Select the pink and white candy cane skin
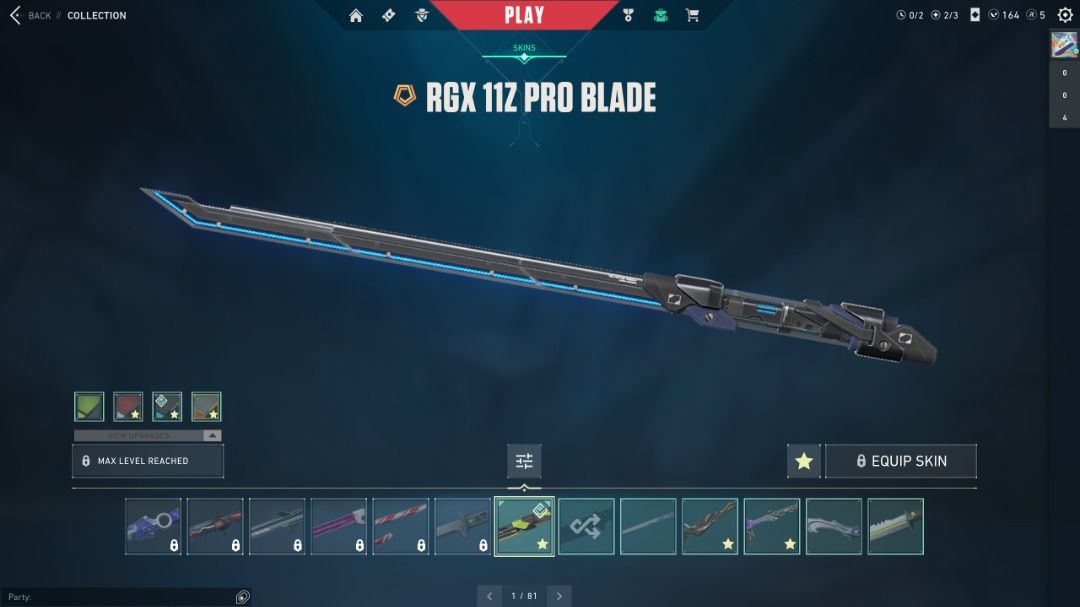1080x607 pixels. tap(401, 526)
